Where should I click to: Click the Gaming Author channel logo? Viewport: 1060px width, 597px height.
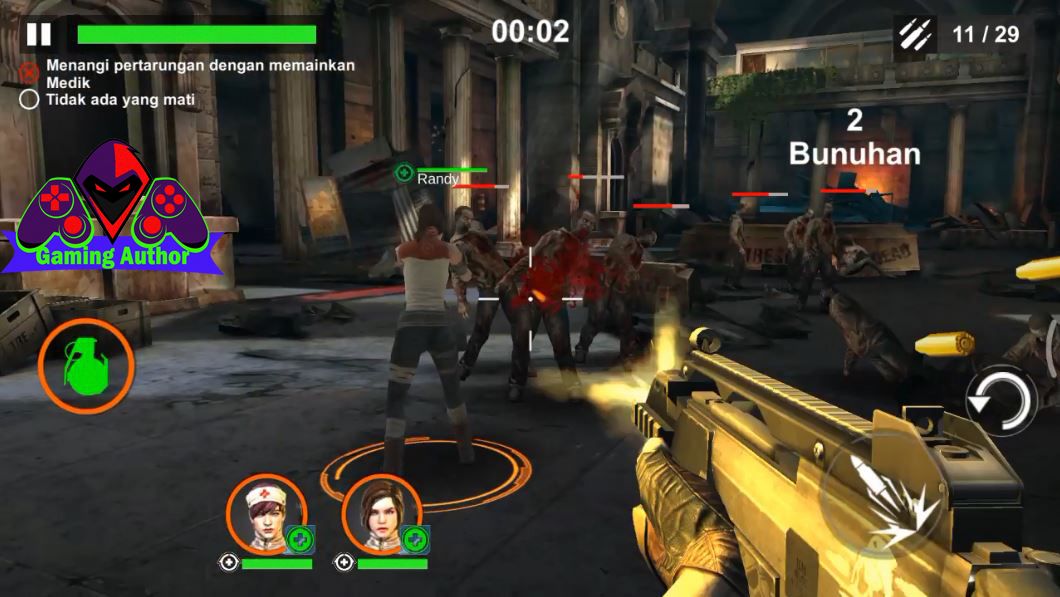tap(112, 211)
